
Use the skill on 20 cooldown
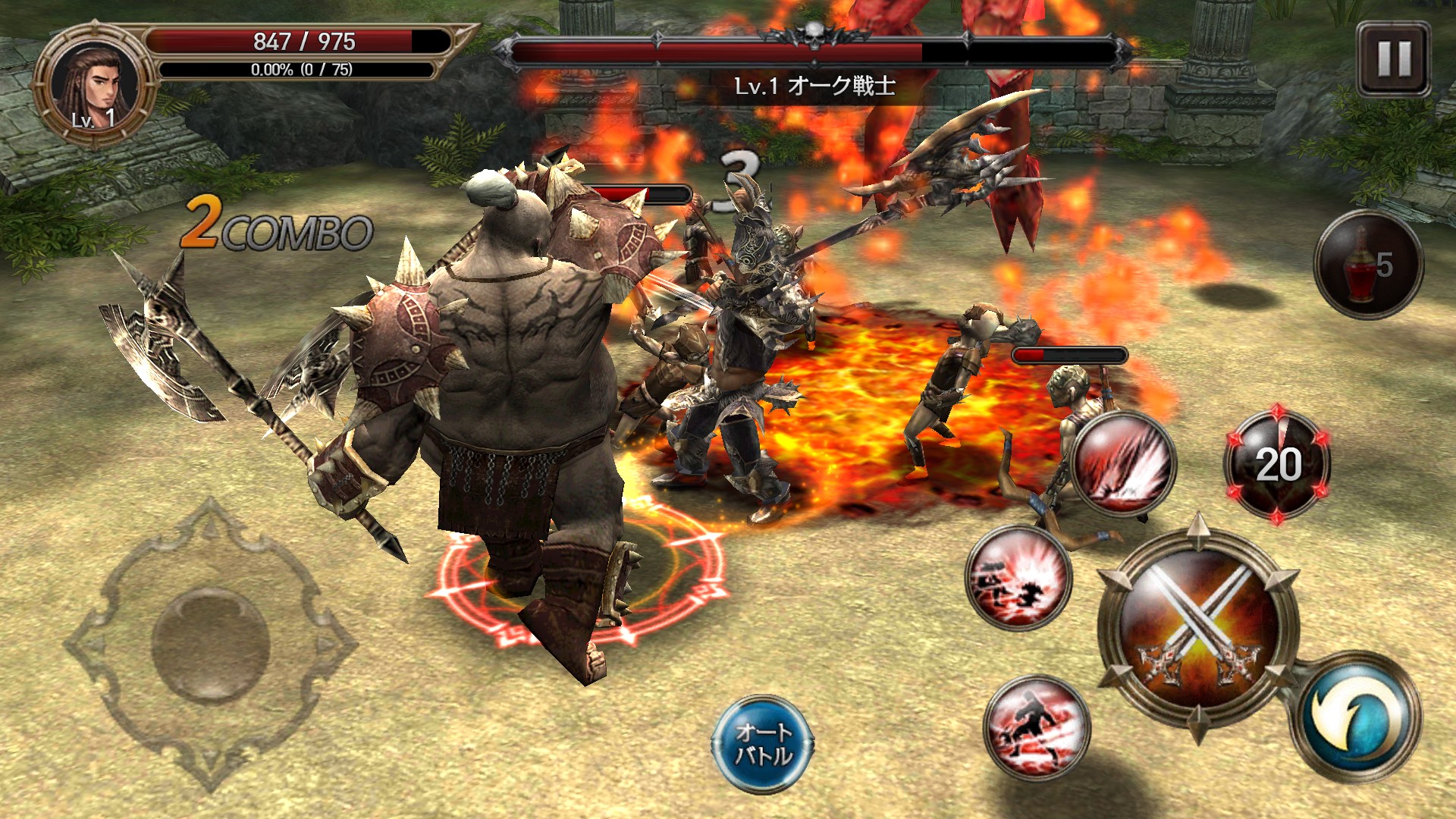click(x=1278, y=464)
